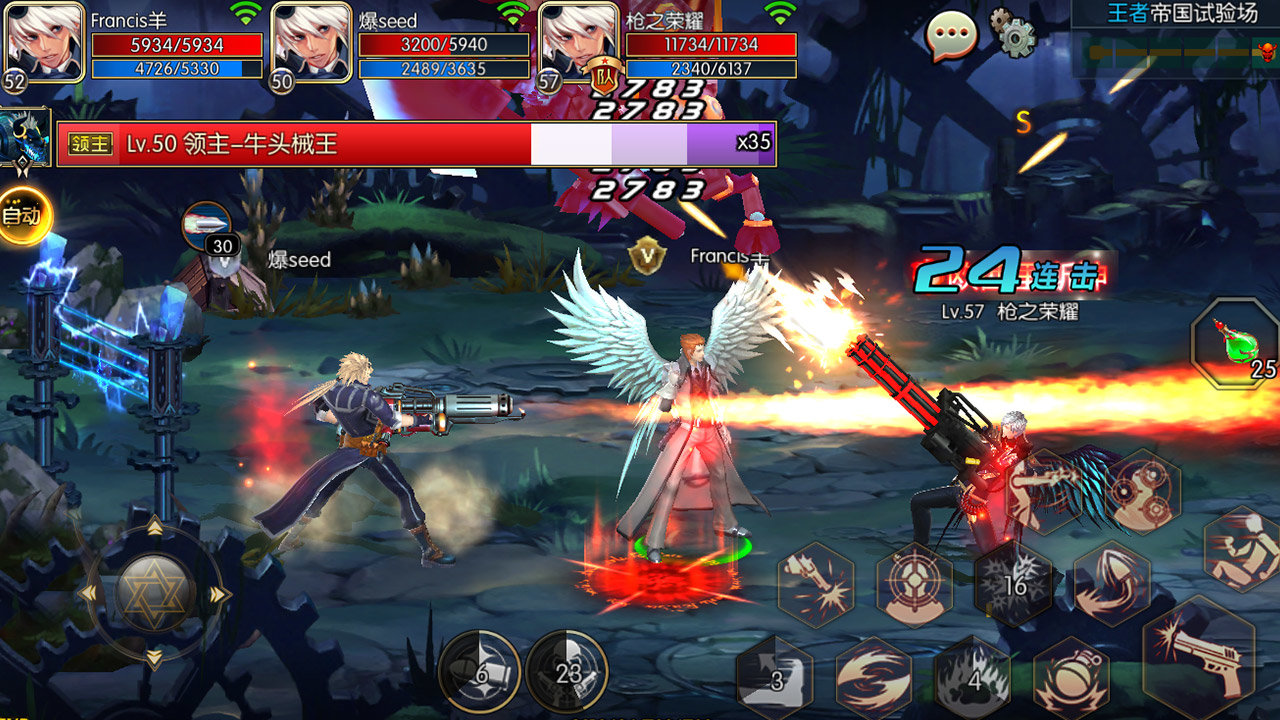Select the boss portrait beside the red HP bar
Screen dimensions: 1280x720
coord(25,140)
